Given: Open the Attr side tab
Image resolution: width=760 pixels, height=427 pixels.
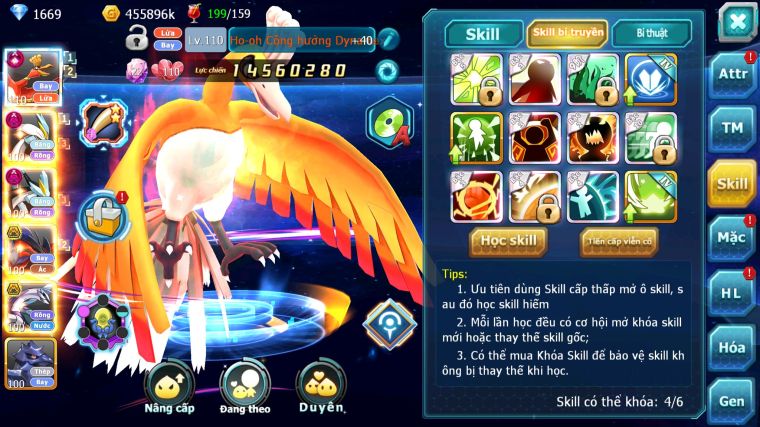Looking at the screenshot, I should [x=732, y=76].
